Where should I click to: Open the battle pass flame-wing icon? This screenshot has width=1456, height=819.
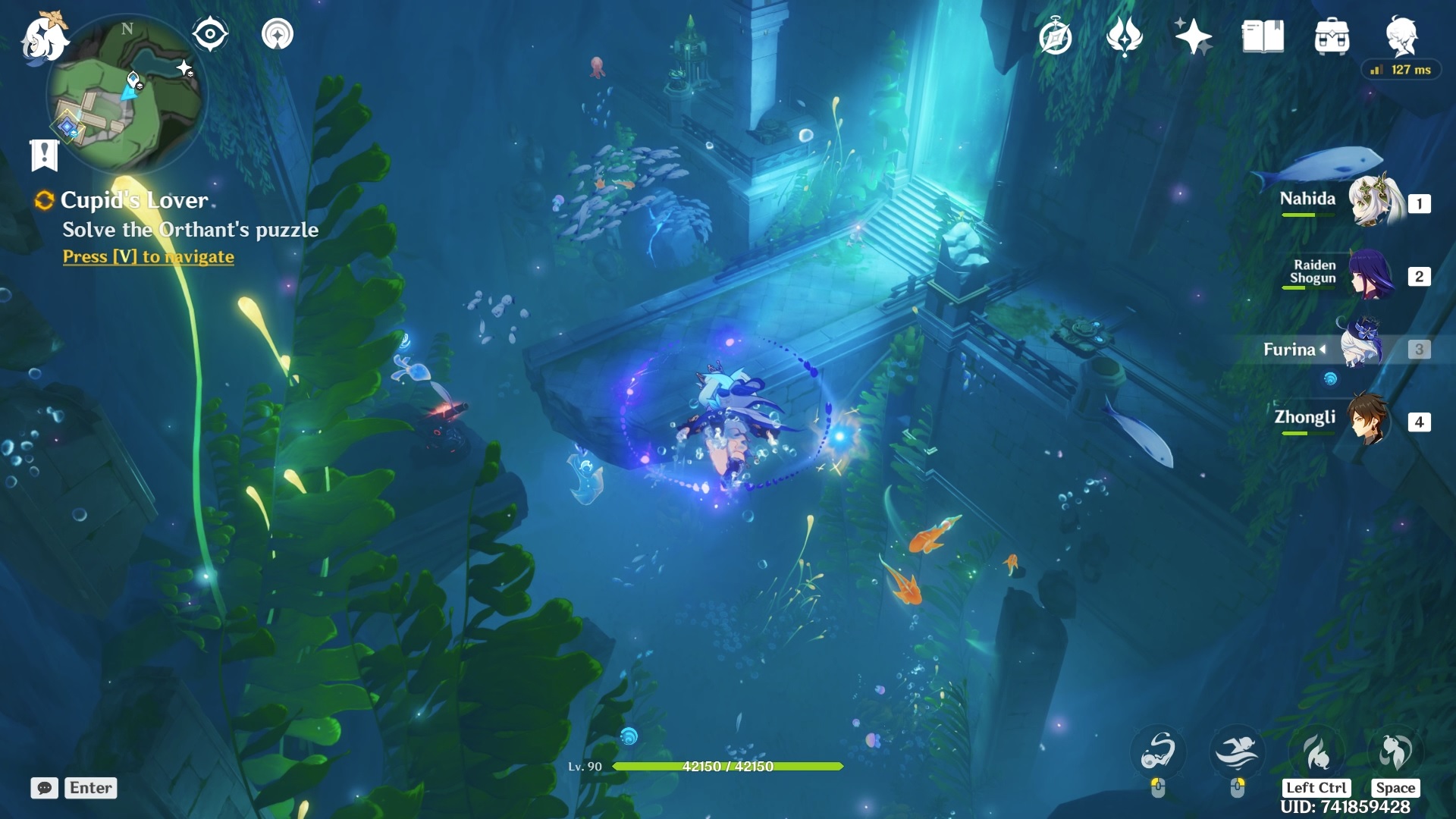point(1124,36)
